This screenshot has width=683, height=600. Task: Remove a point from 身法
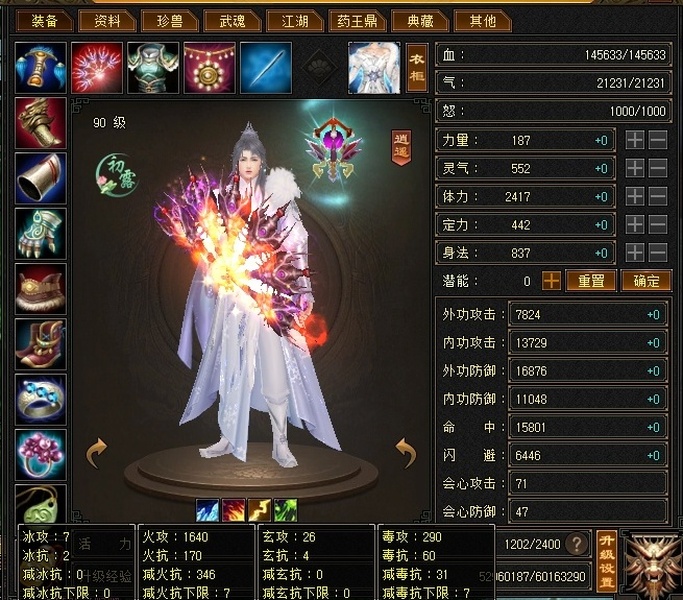pos(657,253)
